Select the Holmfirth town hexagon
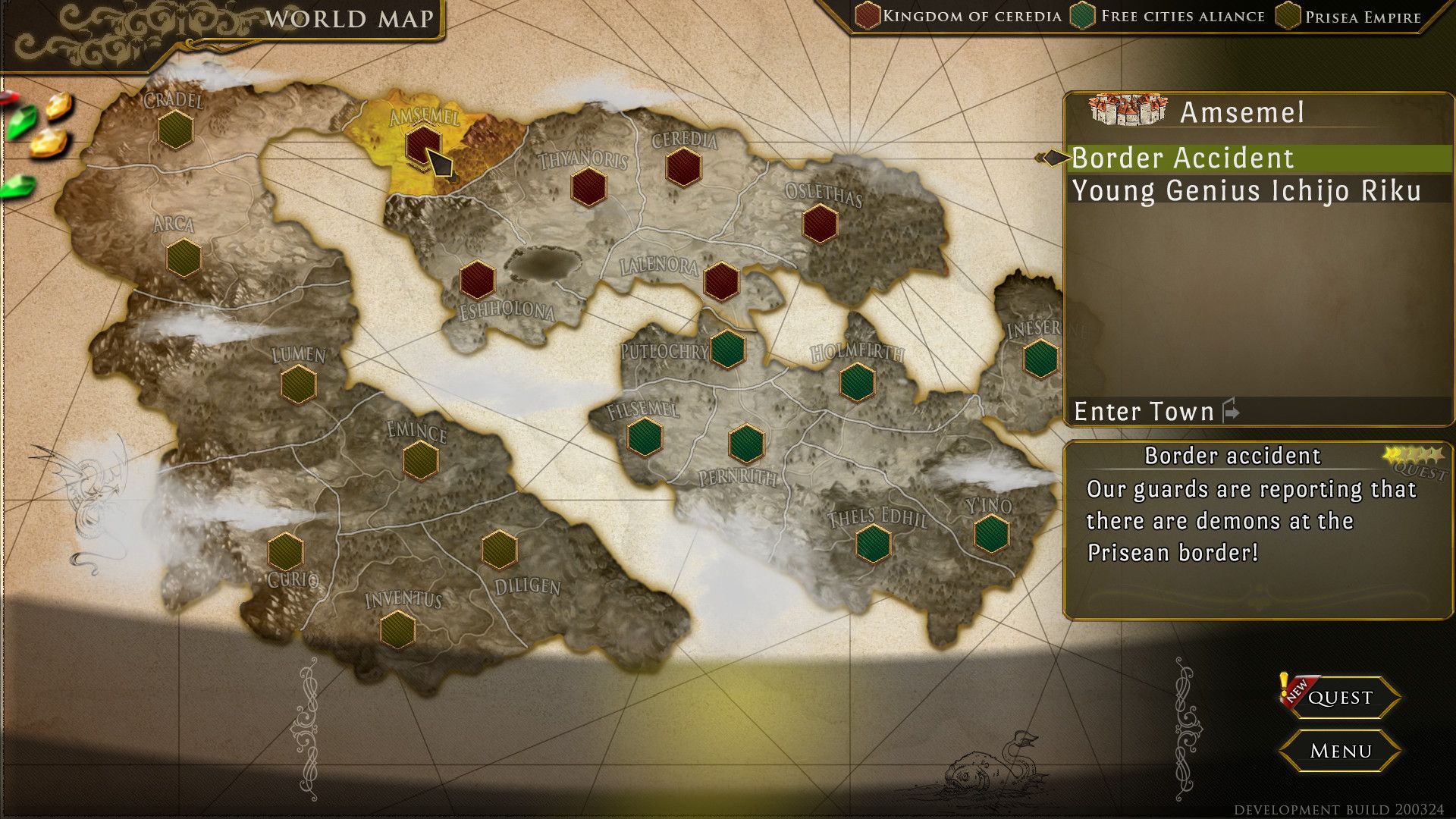Image resolution: width=1456 pixels, height=819 pixels. click(858, 381)
